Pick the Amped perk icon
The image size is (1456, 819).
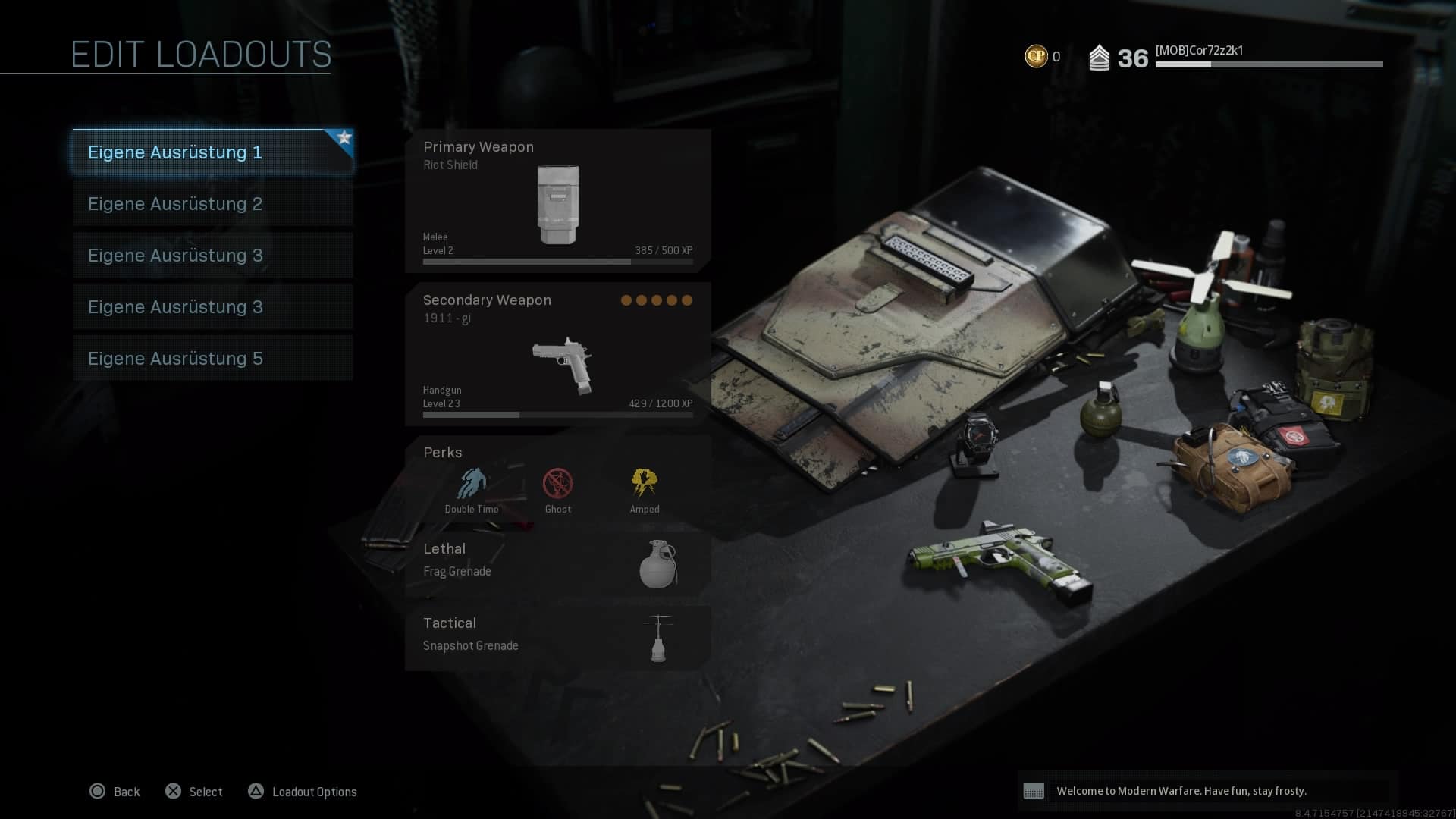click(645, 484)
